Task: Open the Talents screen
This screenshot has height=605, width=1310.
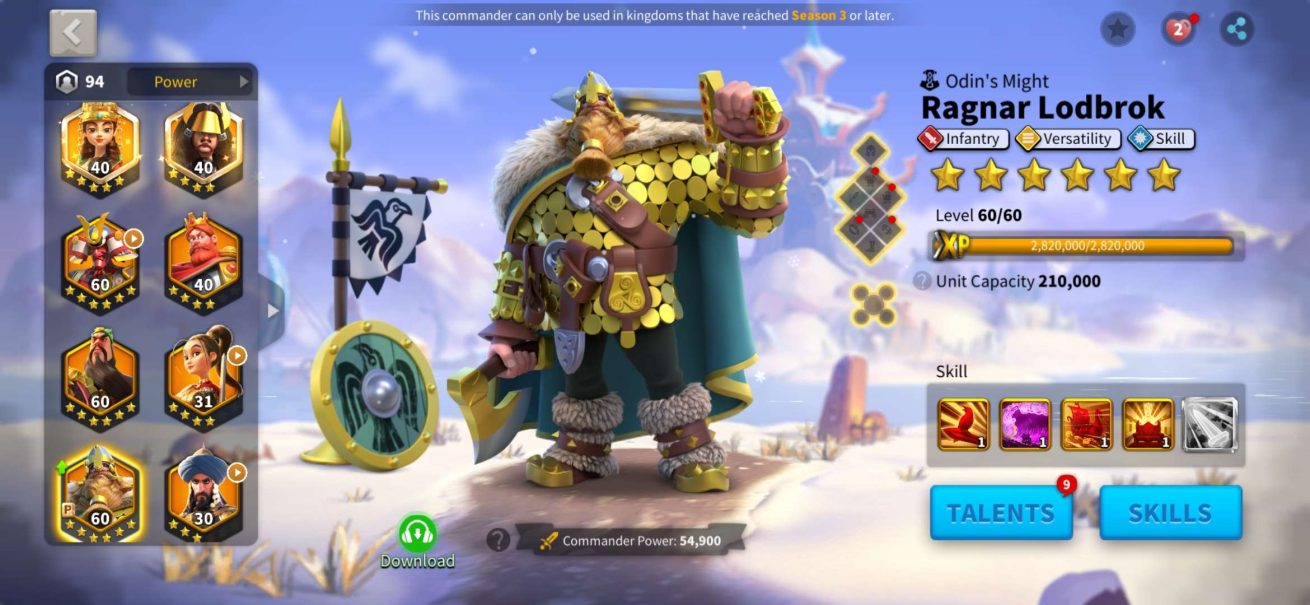Action: [1000, 513]
